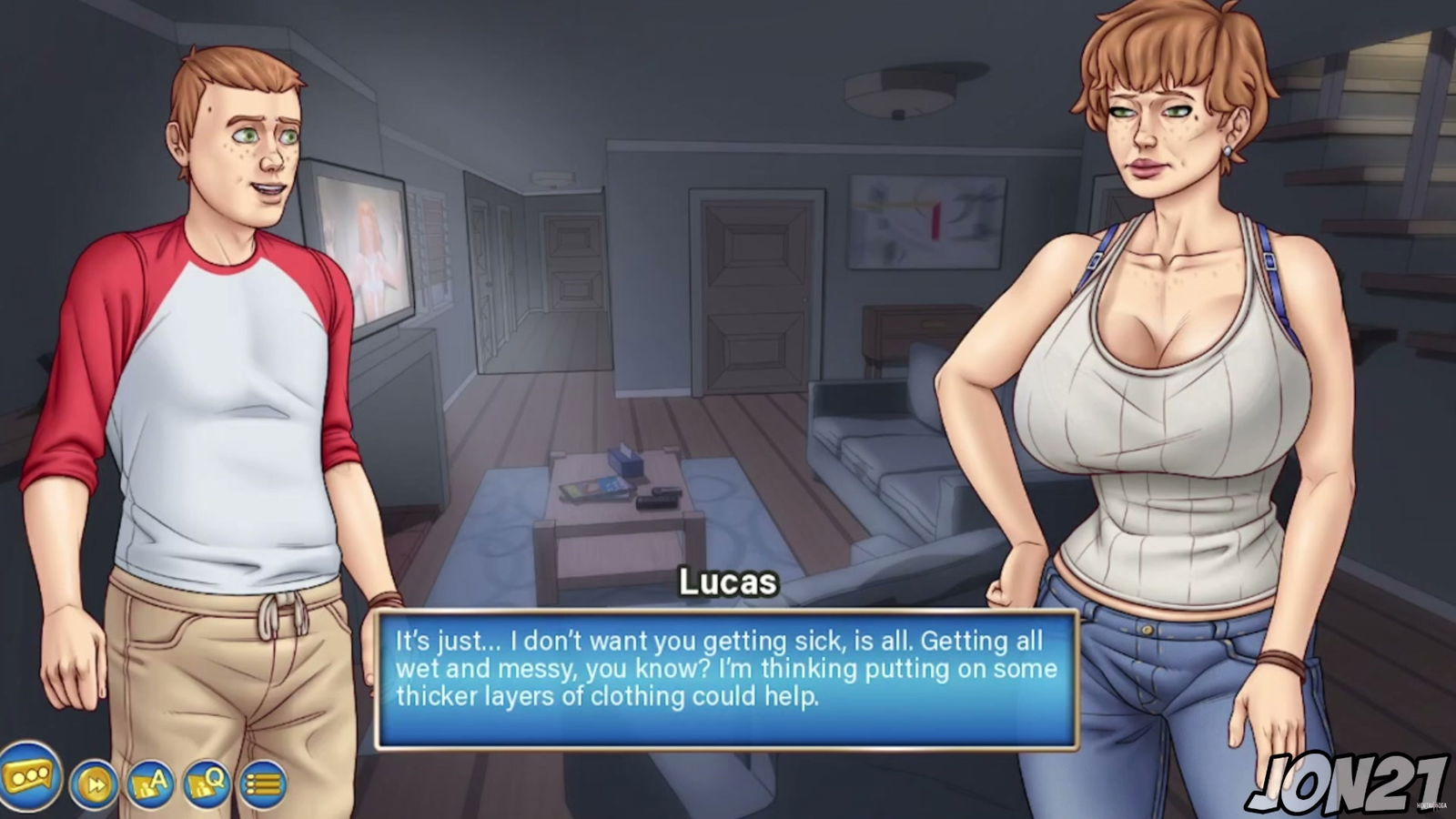Screen dimensions: 1456x819
Task: Click the speech bubble dialogue icon
Action: (x=29, y=778)
